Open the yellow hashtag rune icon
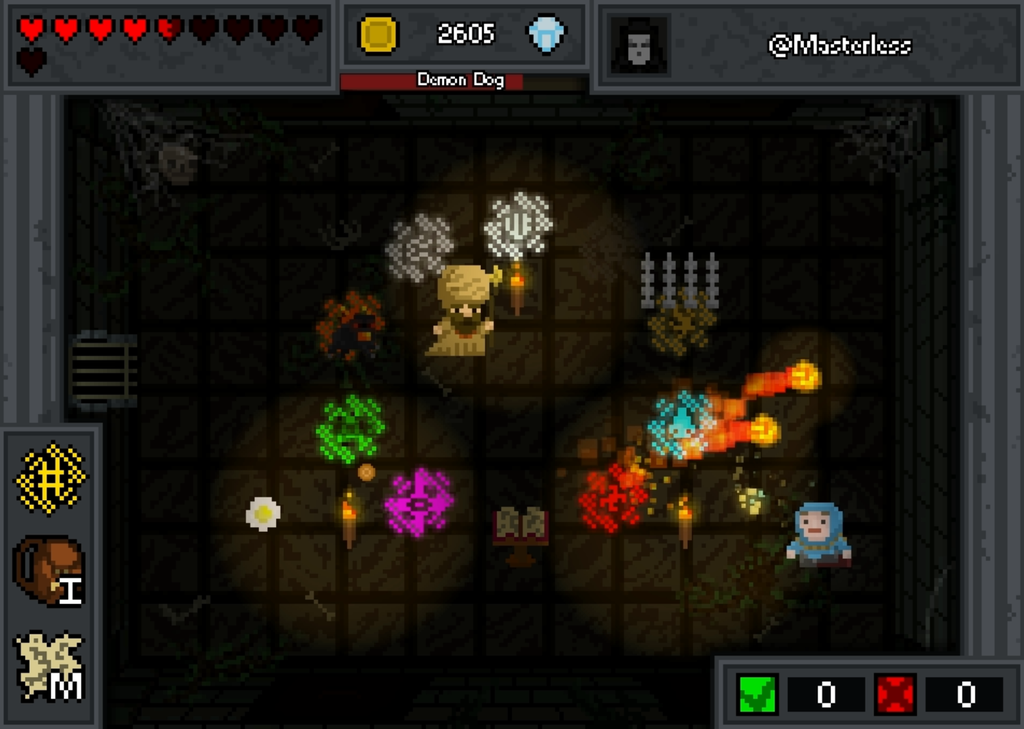Screen dimensions: 1024x729 [51, 478]
